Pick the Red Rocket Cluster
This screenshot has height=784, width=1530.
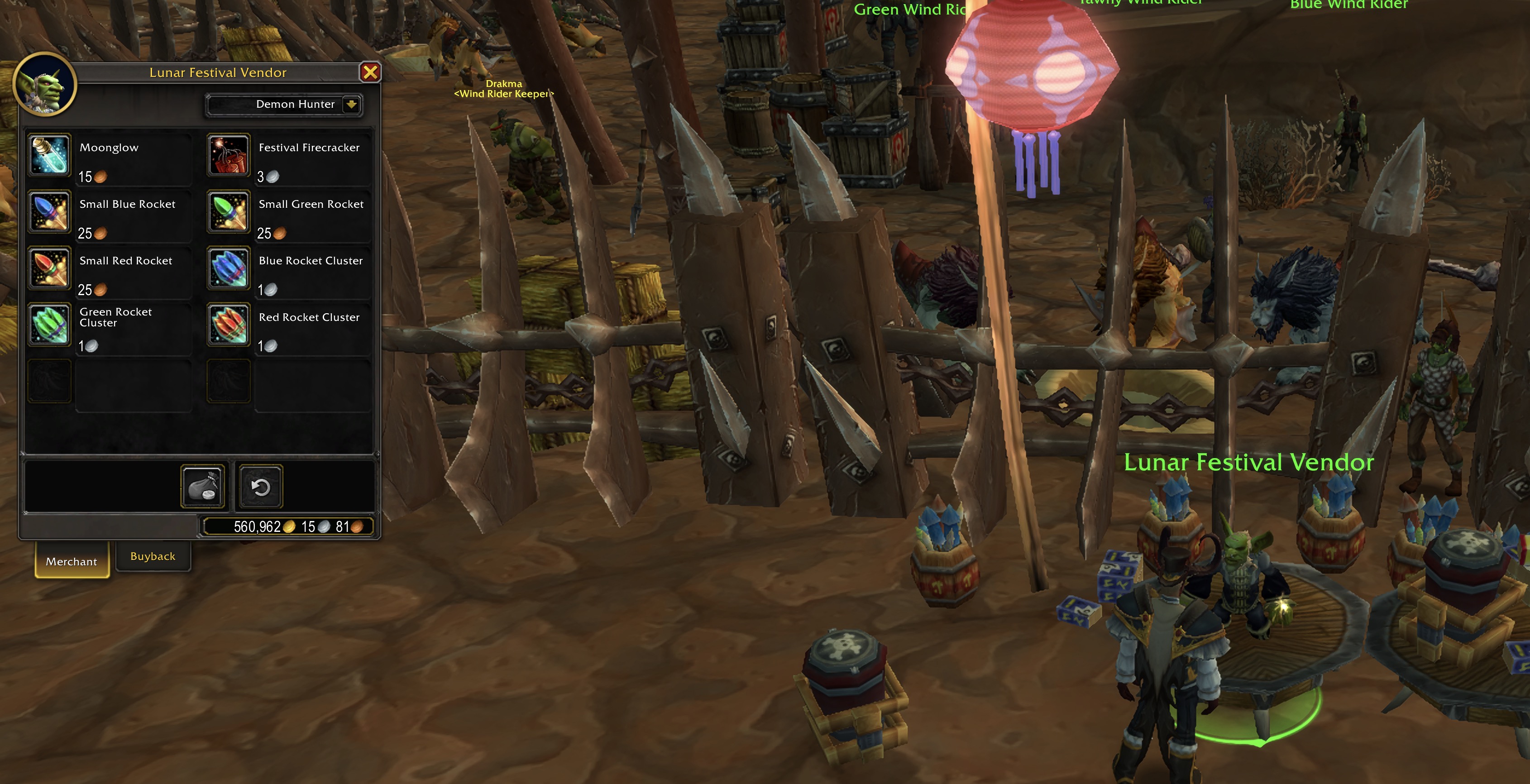tap(229, 324)
